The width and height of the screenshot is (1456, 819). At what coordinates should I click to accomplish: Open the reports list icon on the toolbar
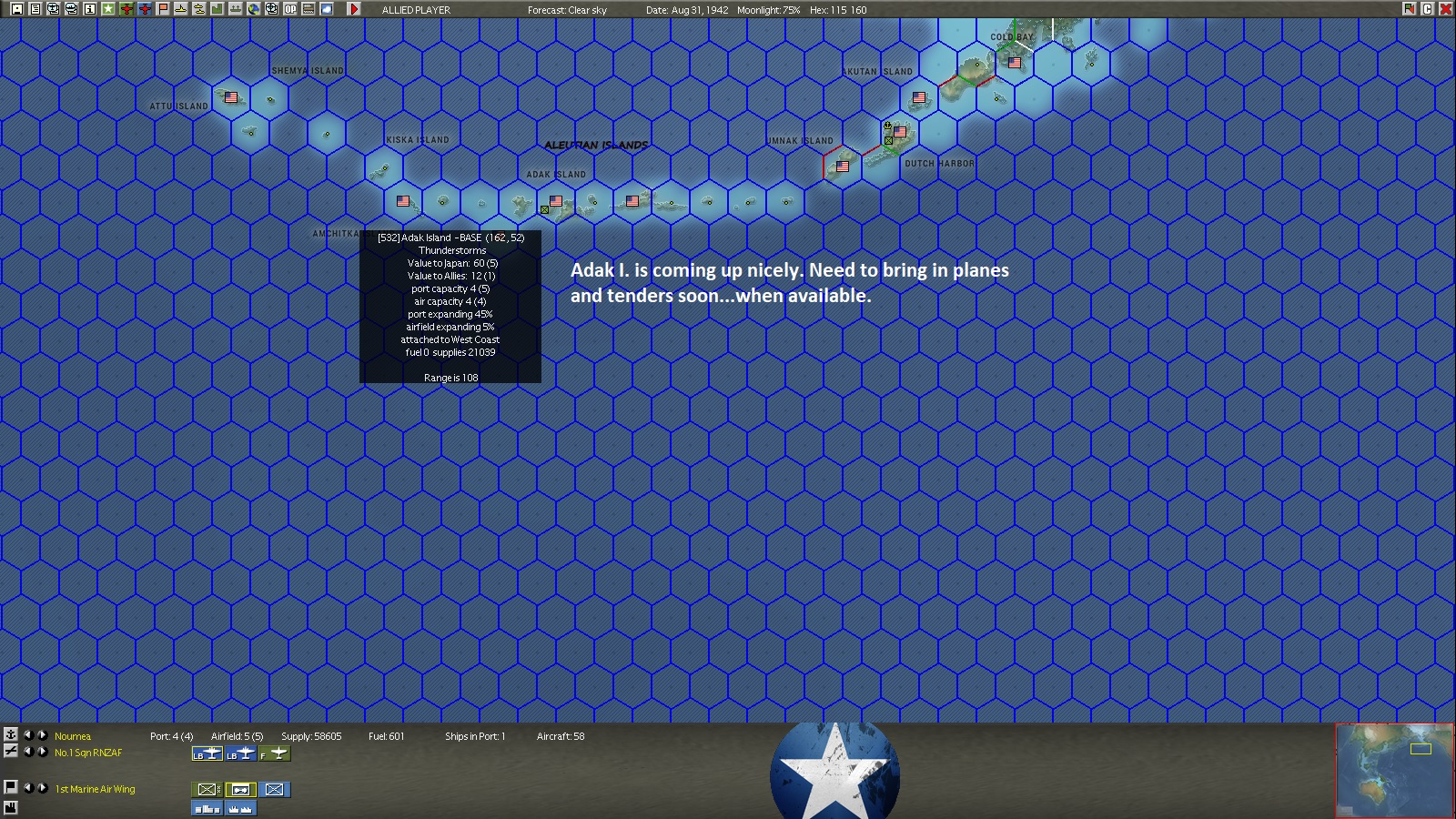(x=35, y=9)
